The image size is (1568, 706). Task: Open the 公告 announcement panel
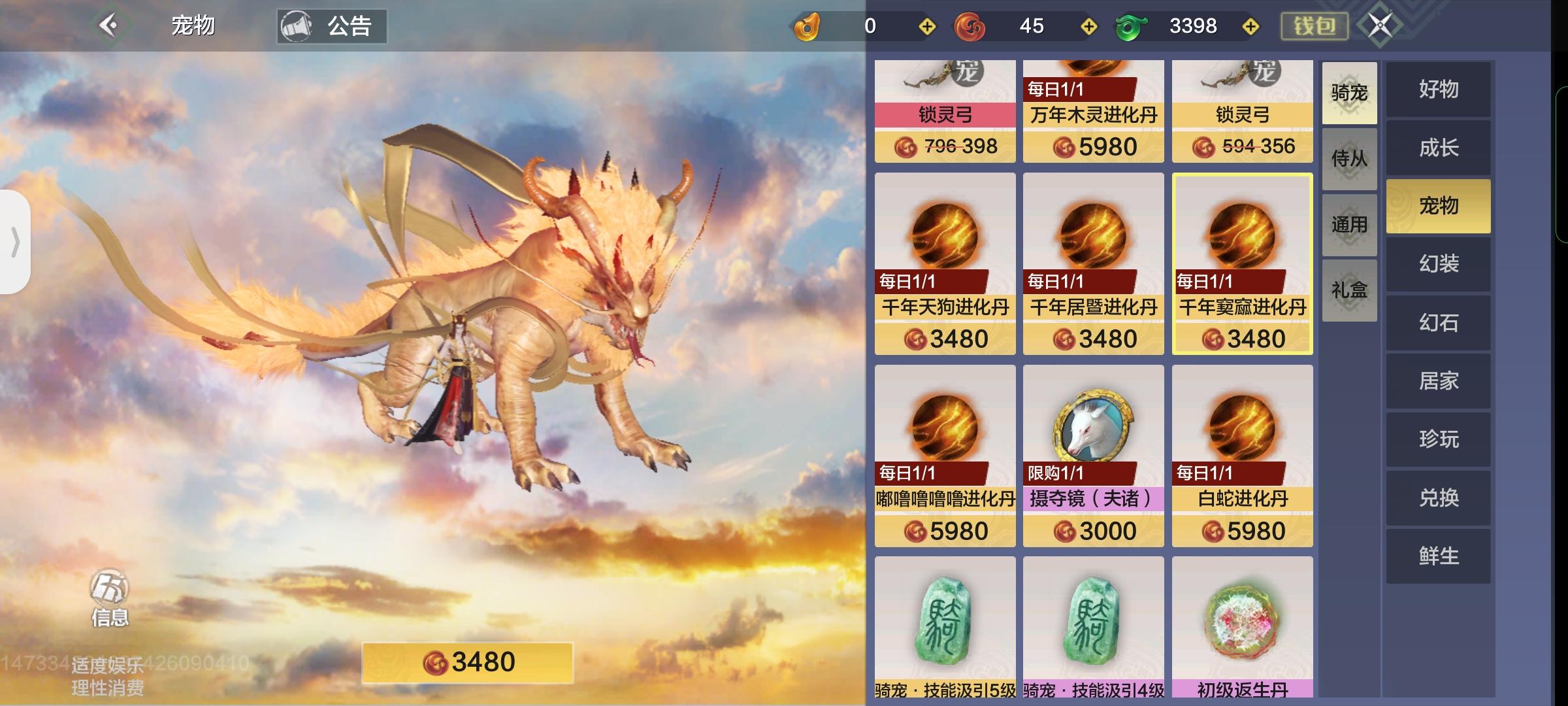click(x=333, y=26)
